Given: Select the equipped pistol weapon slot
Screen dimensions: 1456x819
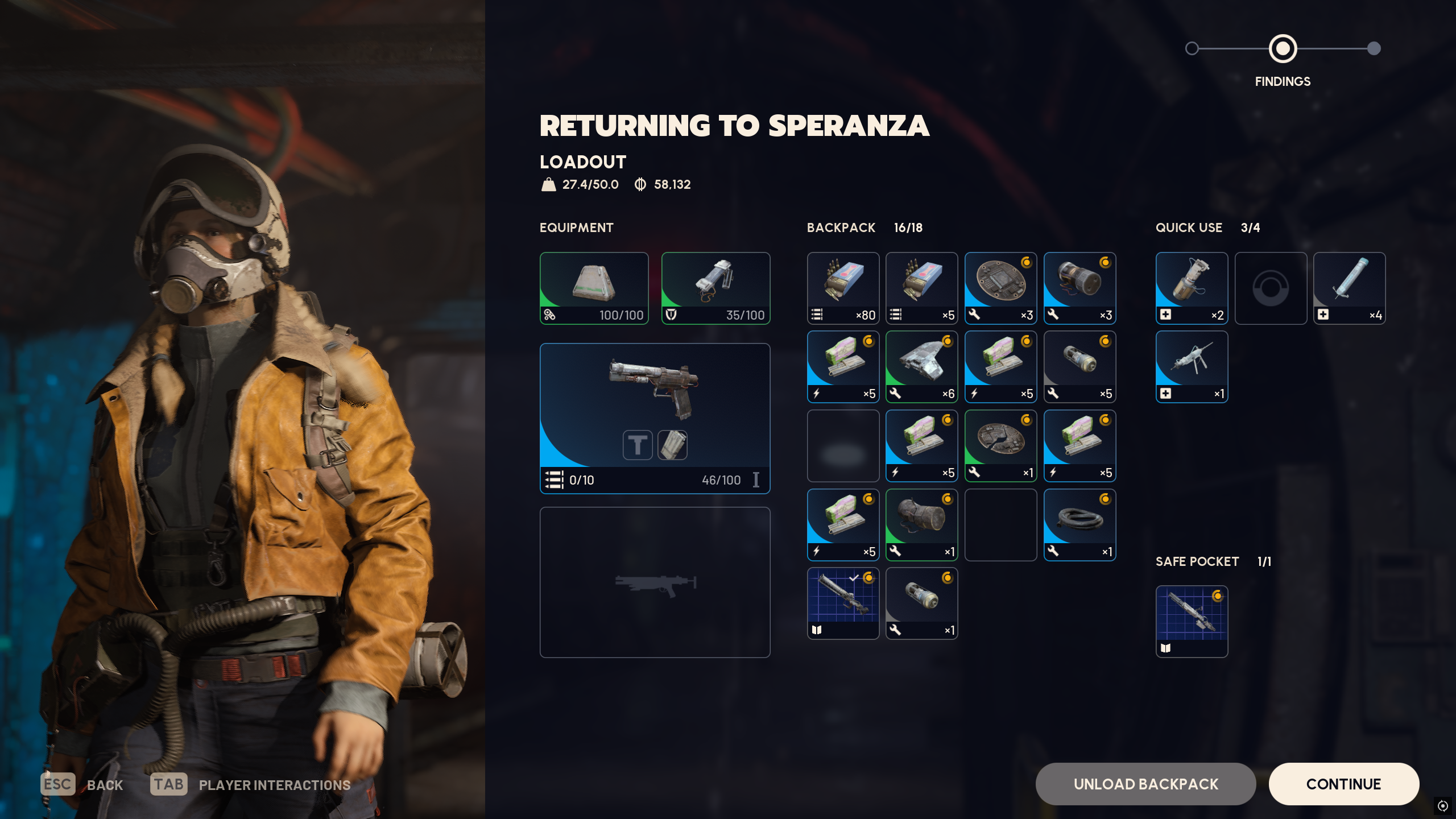Looking at the screenshot, I should pyautogui.click(x=655, y=418).
